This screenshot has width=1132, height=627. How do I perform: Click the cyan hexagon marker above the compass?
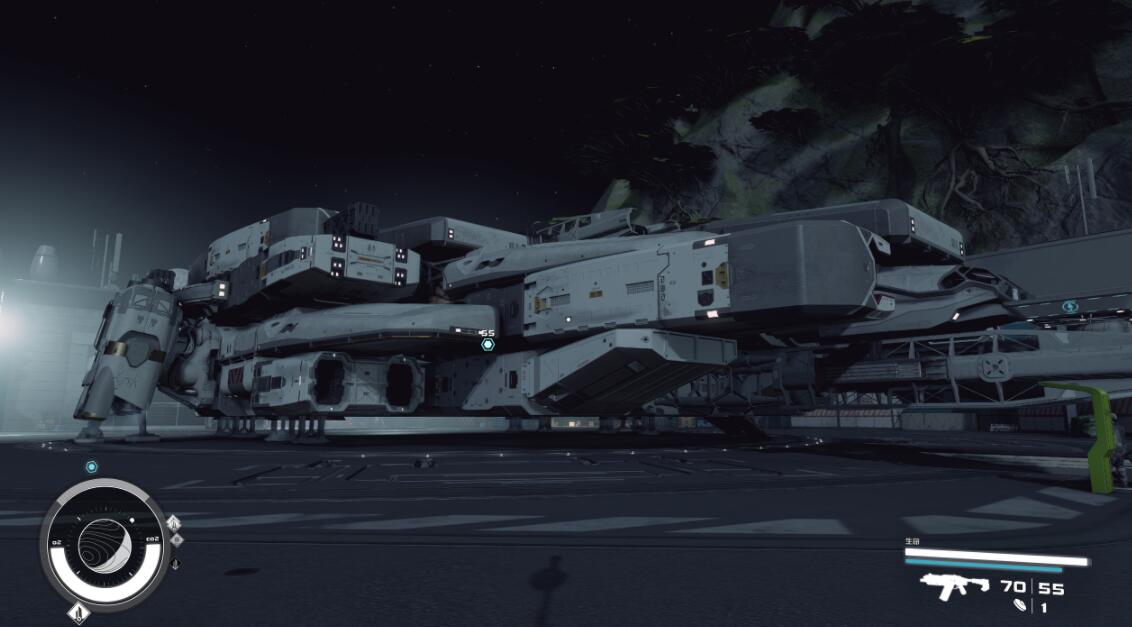[91, 467]
